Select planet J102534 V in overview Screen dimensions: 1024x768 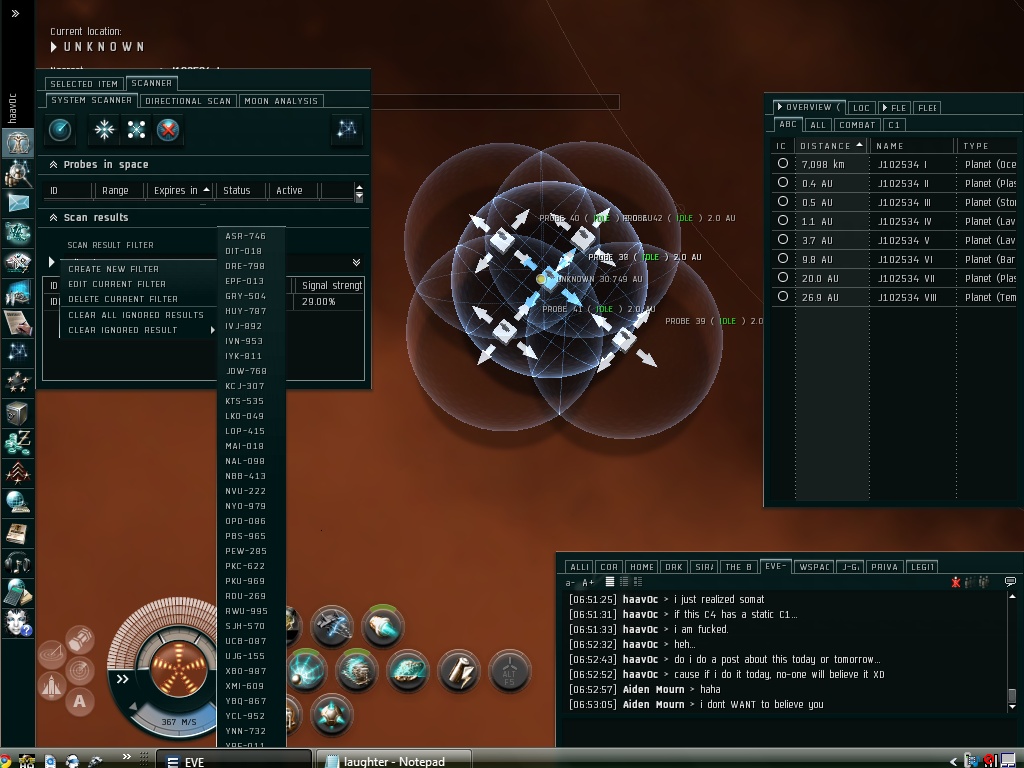point(903,241)
